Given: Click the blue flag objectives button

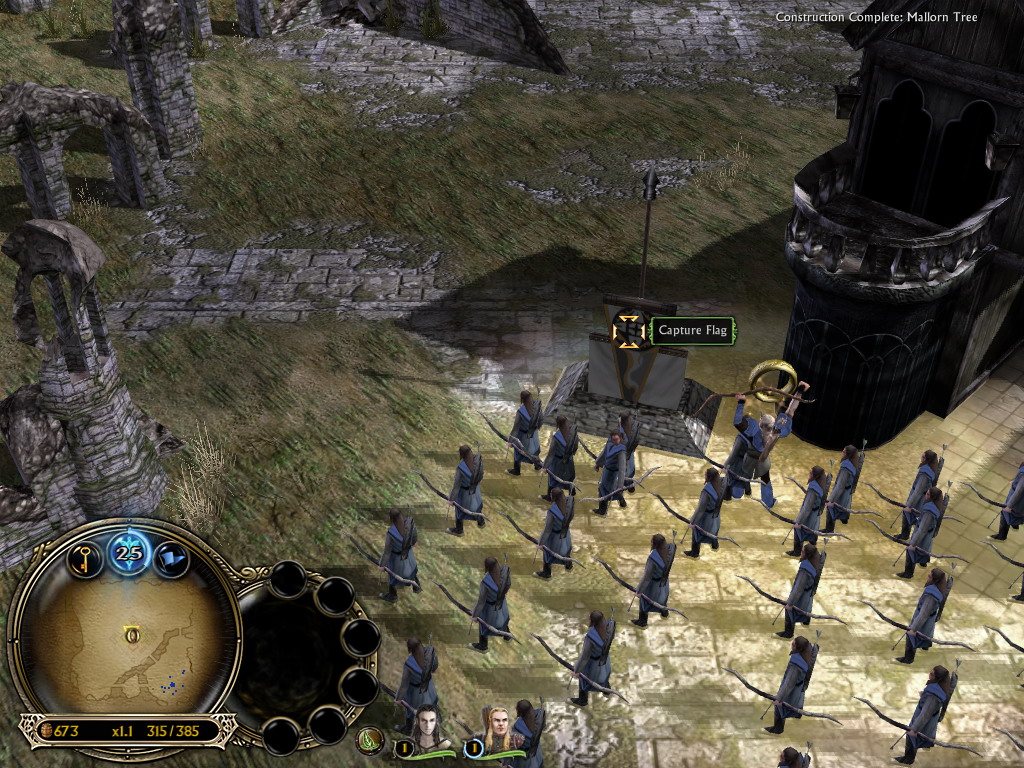Looking at the screenshot, I should [171, 555].
